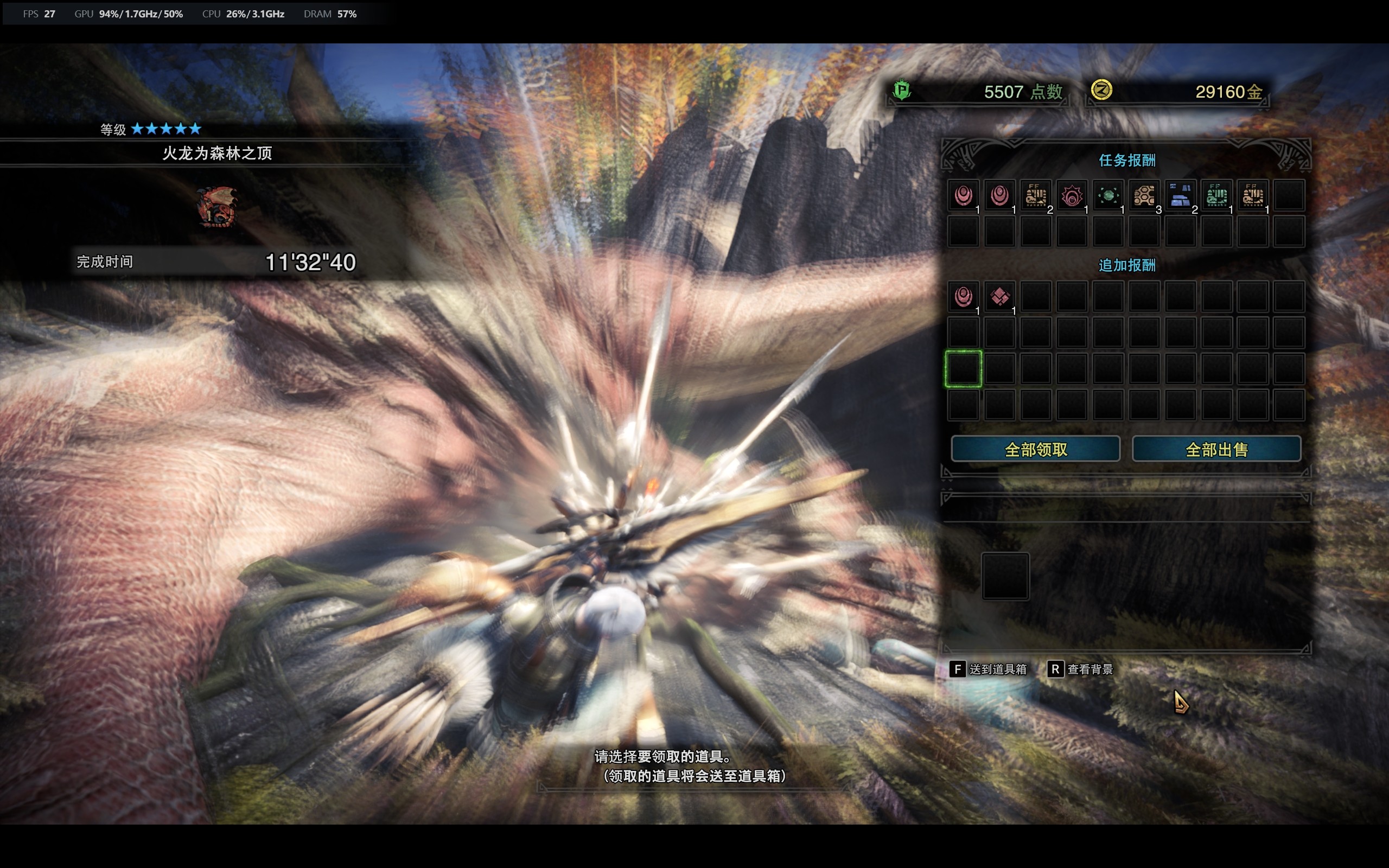Select the tan monster ticket with quantity 1
The image size is (1389, 868).
click(x=1252, y=196)
